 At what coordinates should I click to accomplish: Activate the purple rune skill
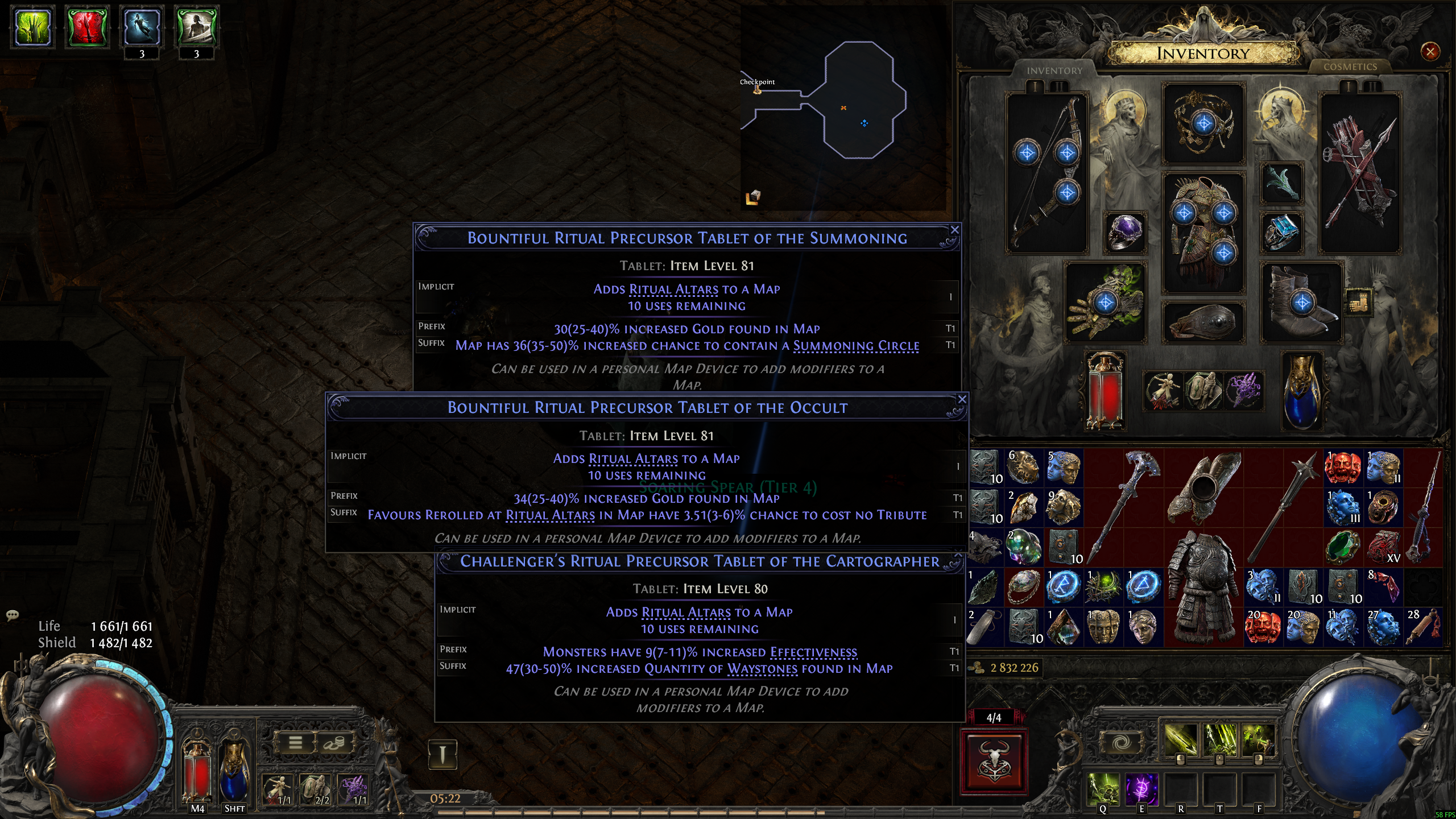click(1141, 788)
